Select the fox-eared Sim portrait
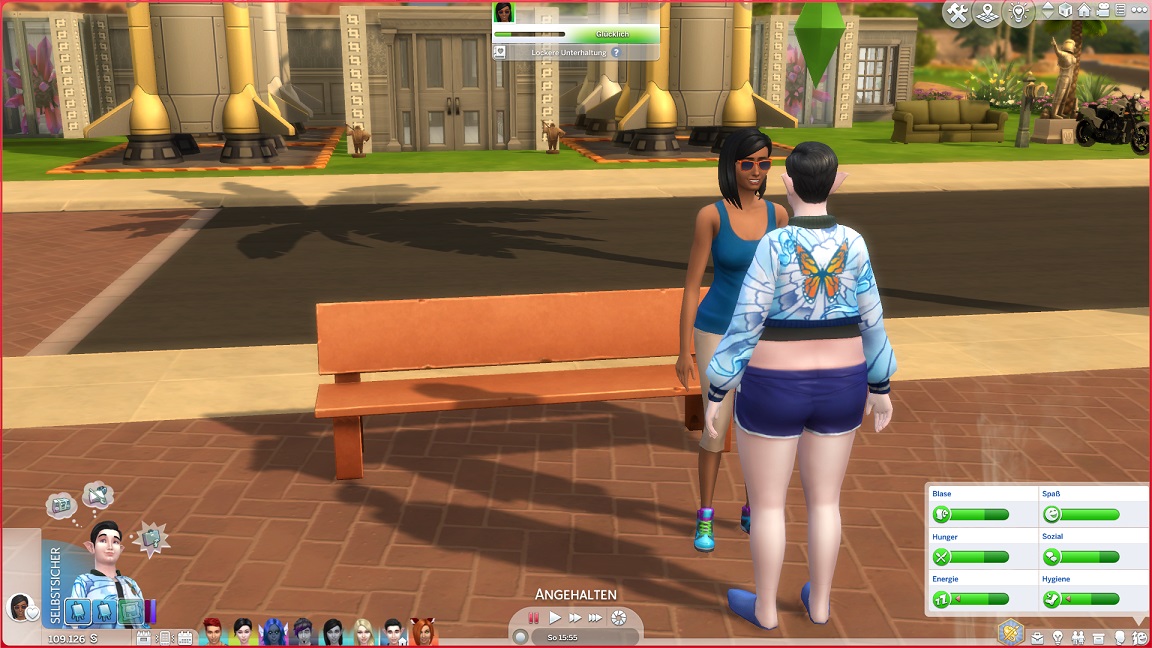 423,631
